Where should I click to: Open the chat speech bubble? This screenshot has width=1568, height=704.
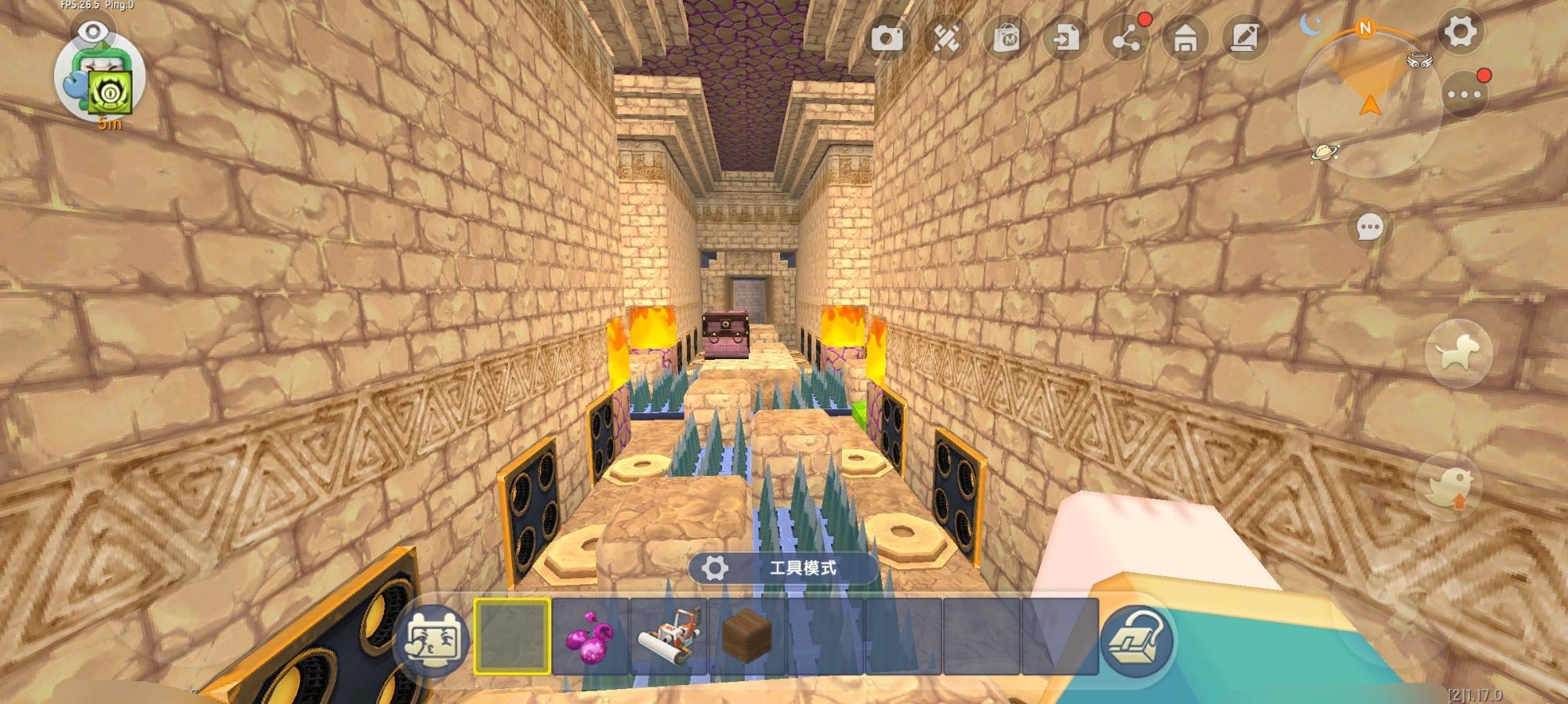(x=1370, y=228)
